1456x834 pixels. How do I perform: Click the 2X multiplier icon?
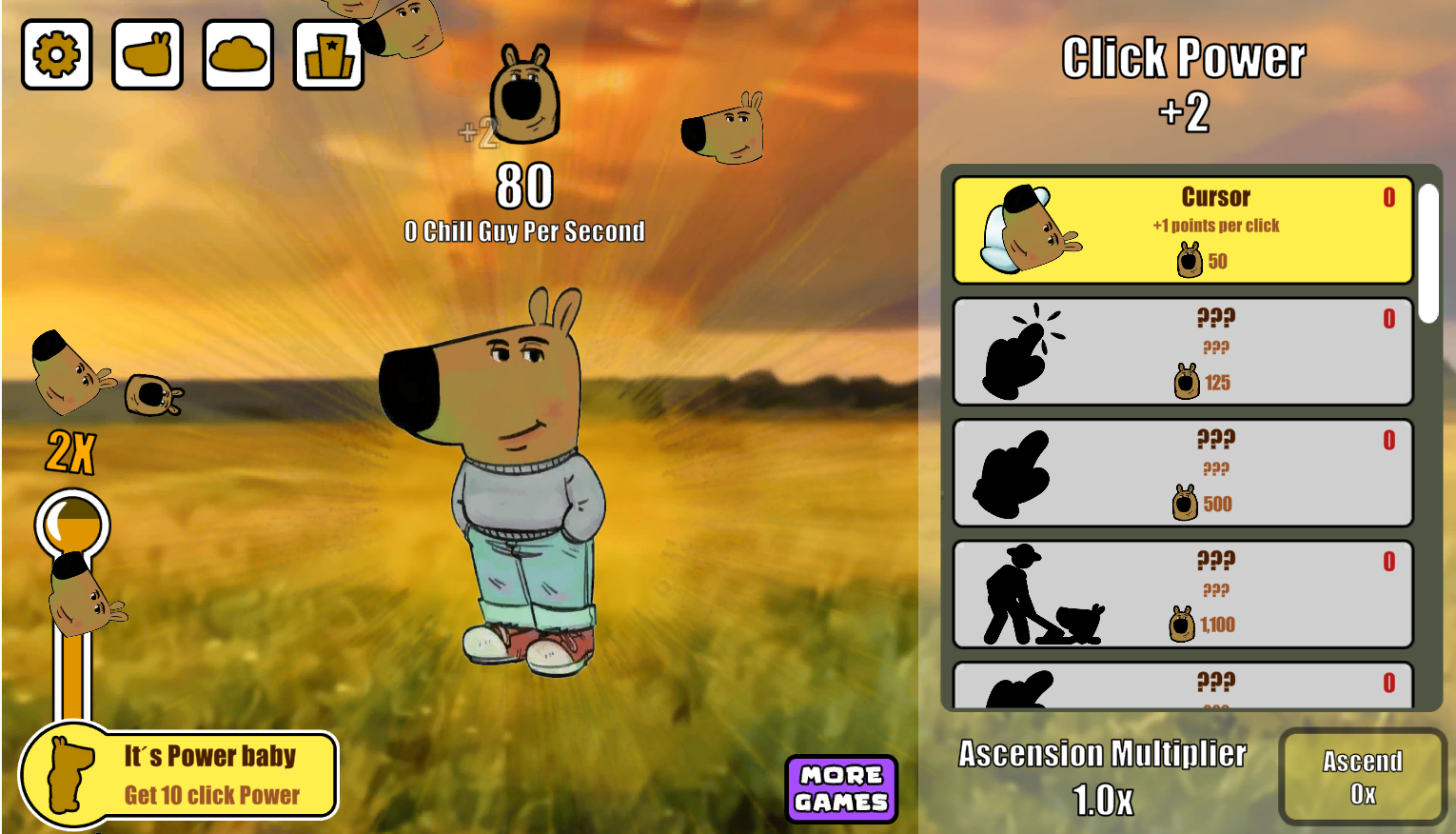coord(69,456)
